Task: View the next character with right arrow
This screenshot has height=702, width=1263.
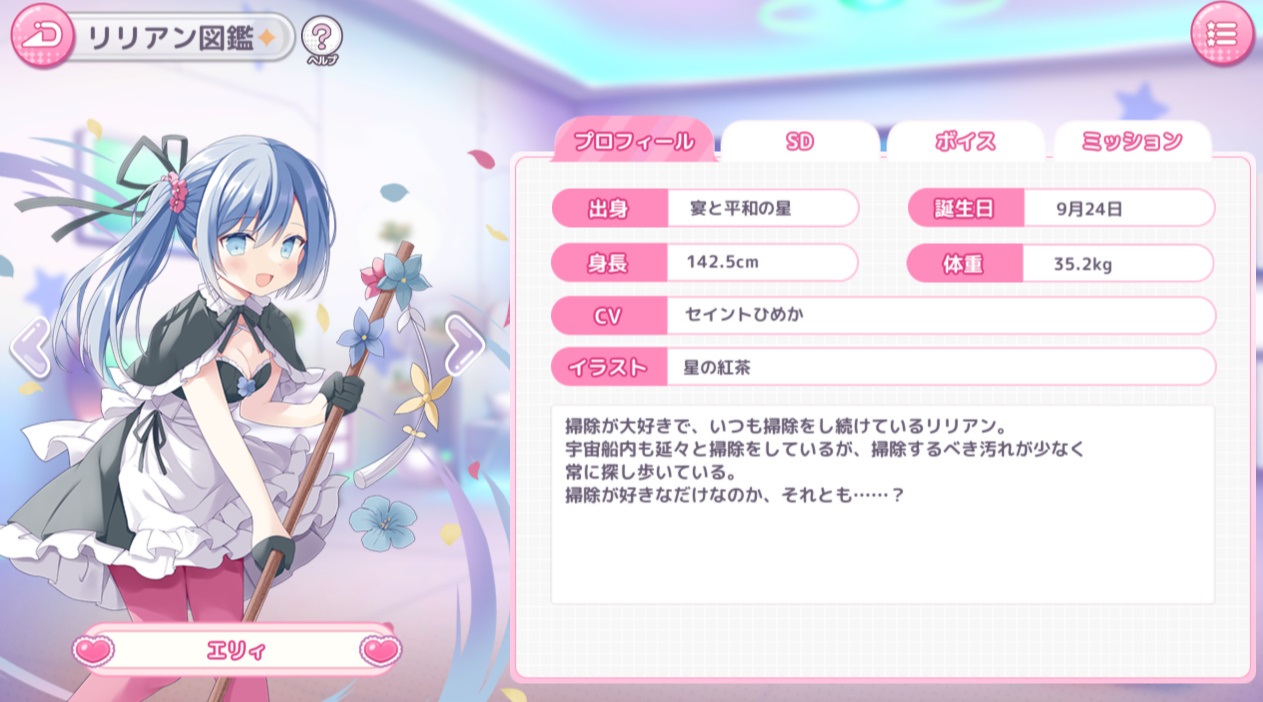Action: [x=463, y=343]
